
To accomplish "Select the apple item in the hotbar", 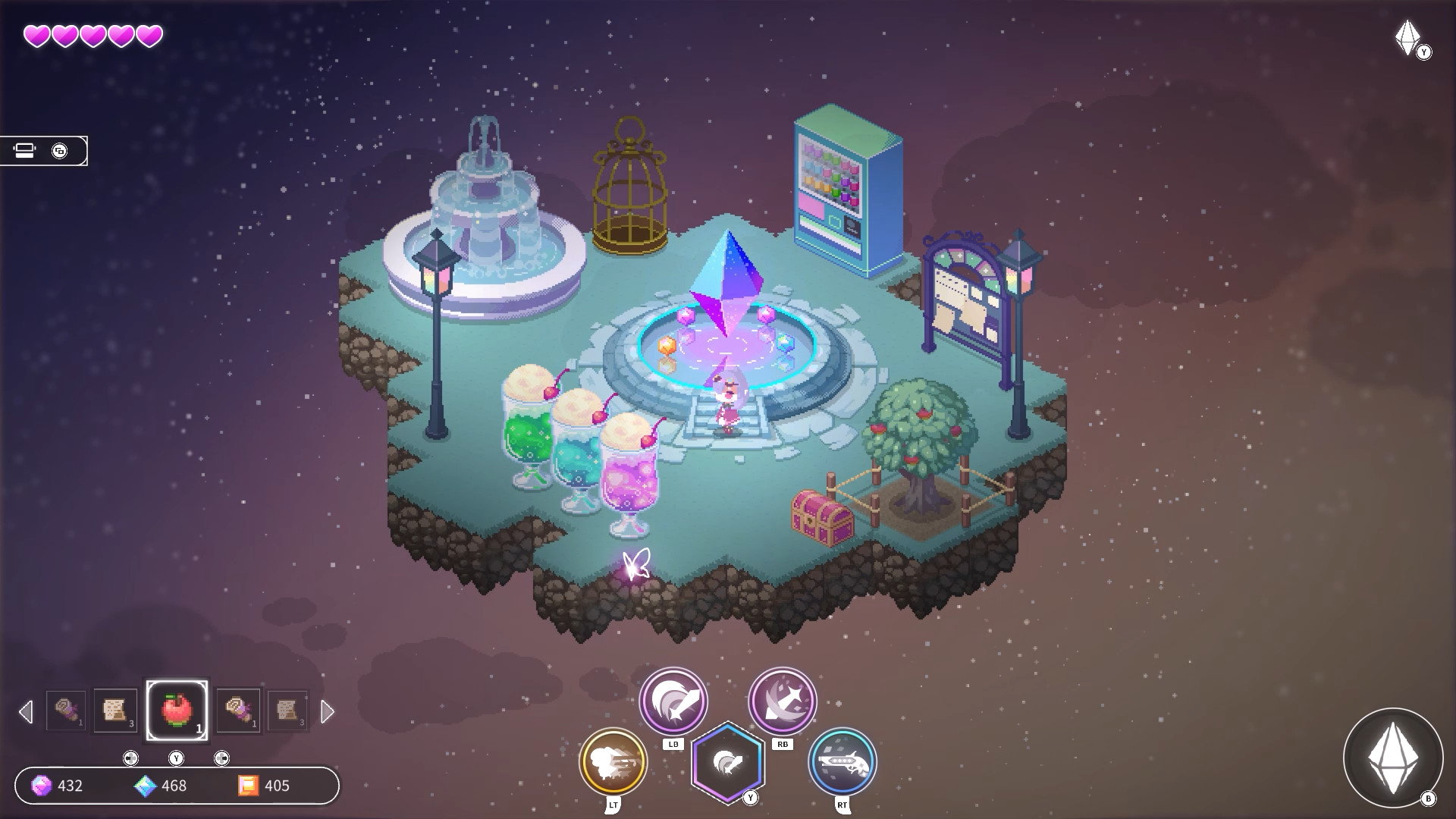I will [x=179, y=711].
